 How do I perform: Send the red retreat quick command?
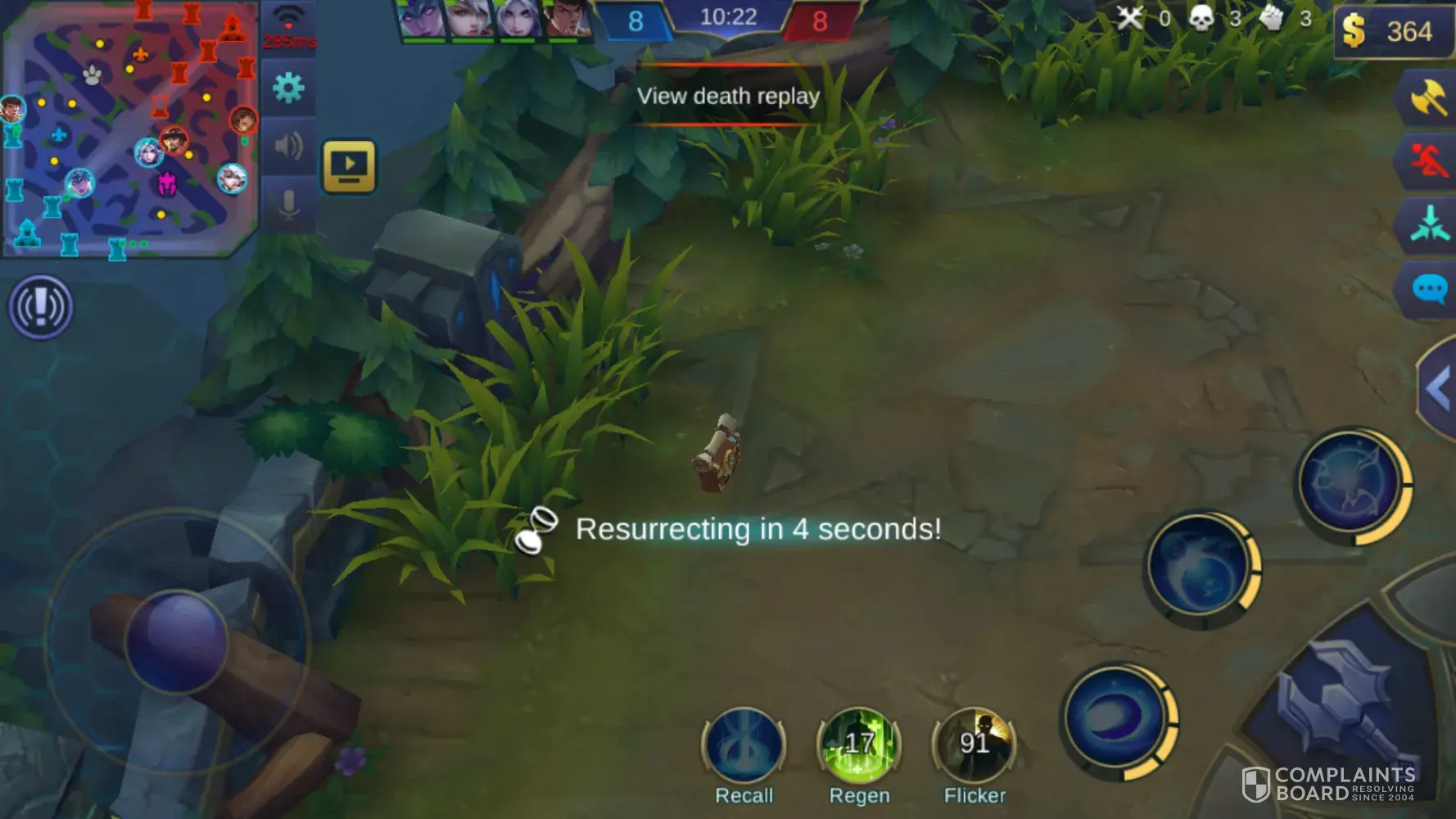1429,160
